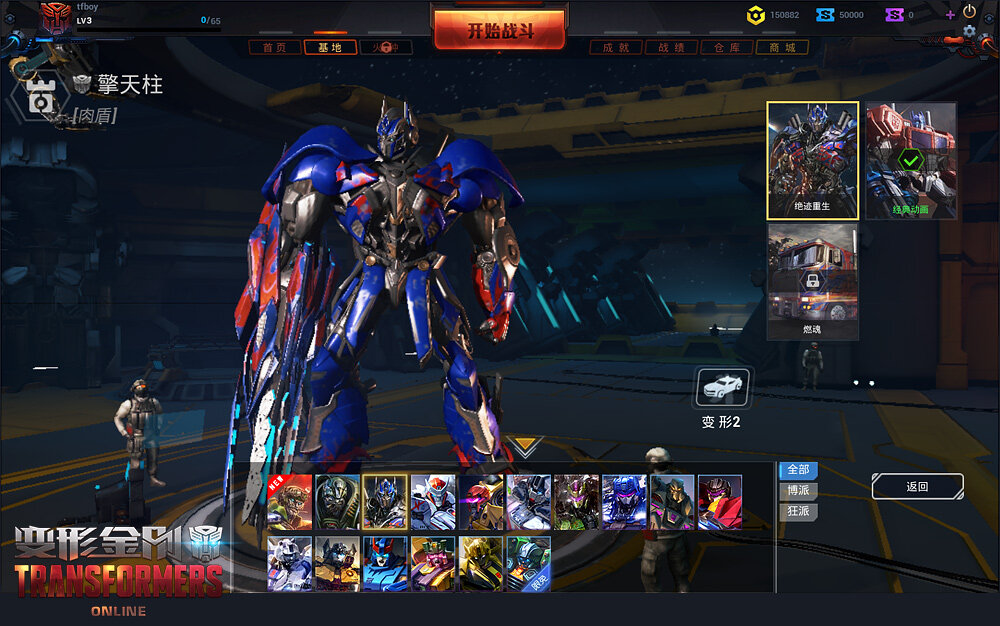1000x626 pixels.
Task: Select the locked 燃魂 truck skin
Action: [x=812, y=282]
